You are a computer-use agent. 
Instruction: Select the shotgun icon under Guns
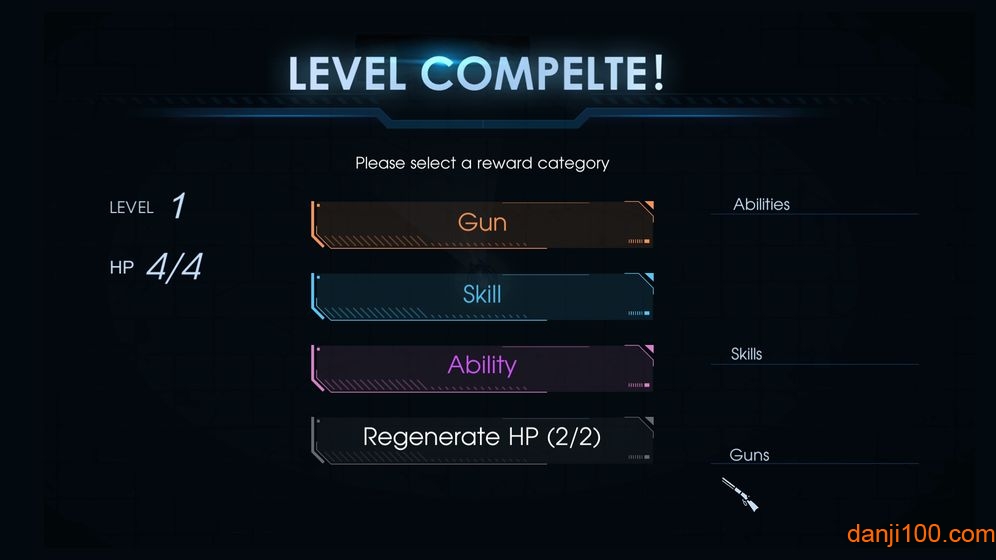coord(739,494)
